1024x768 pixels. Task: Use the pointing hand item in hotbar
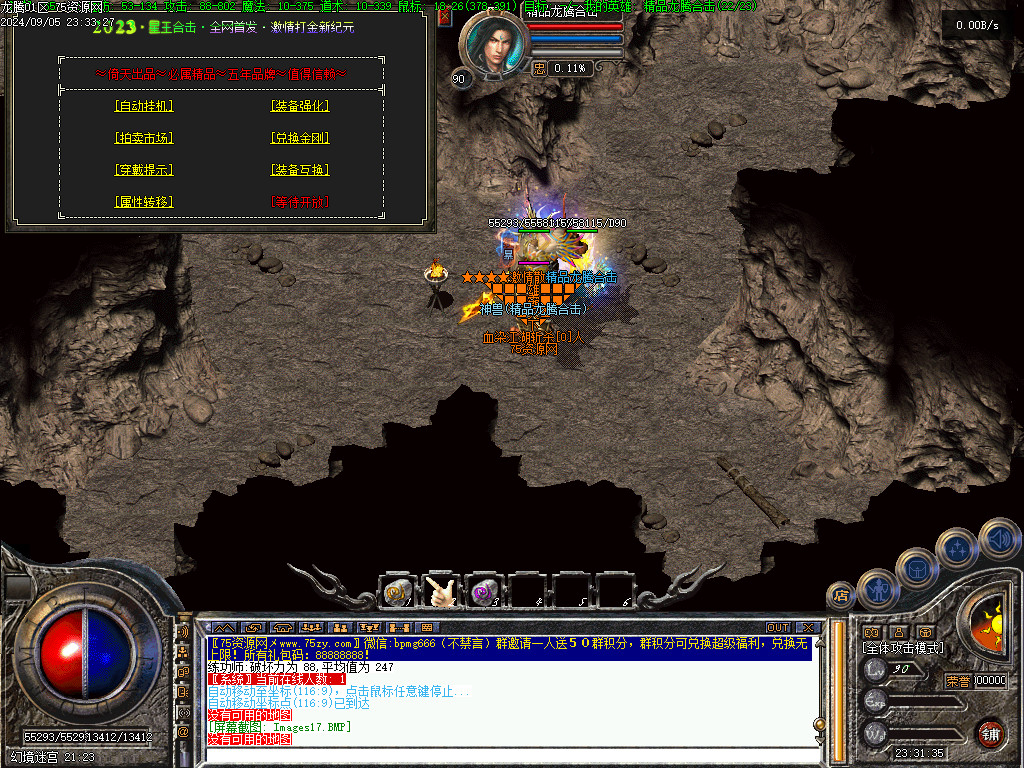(441, 592)
